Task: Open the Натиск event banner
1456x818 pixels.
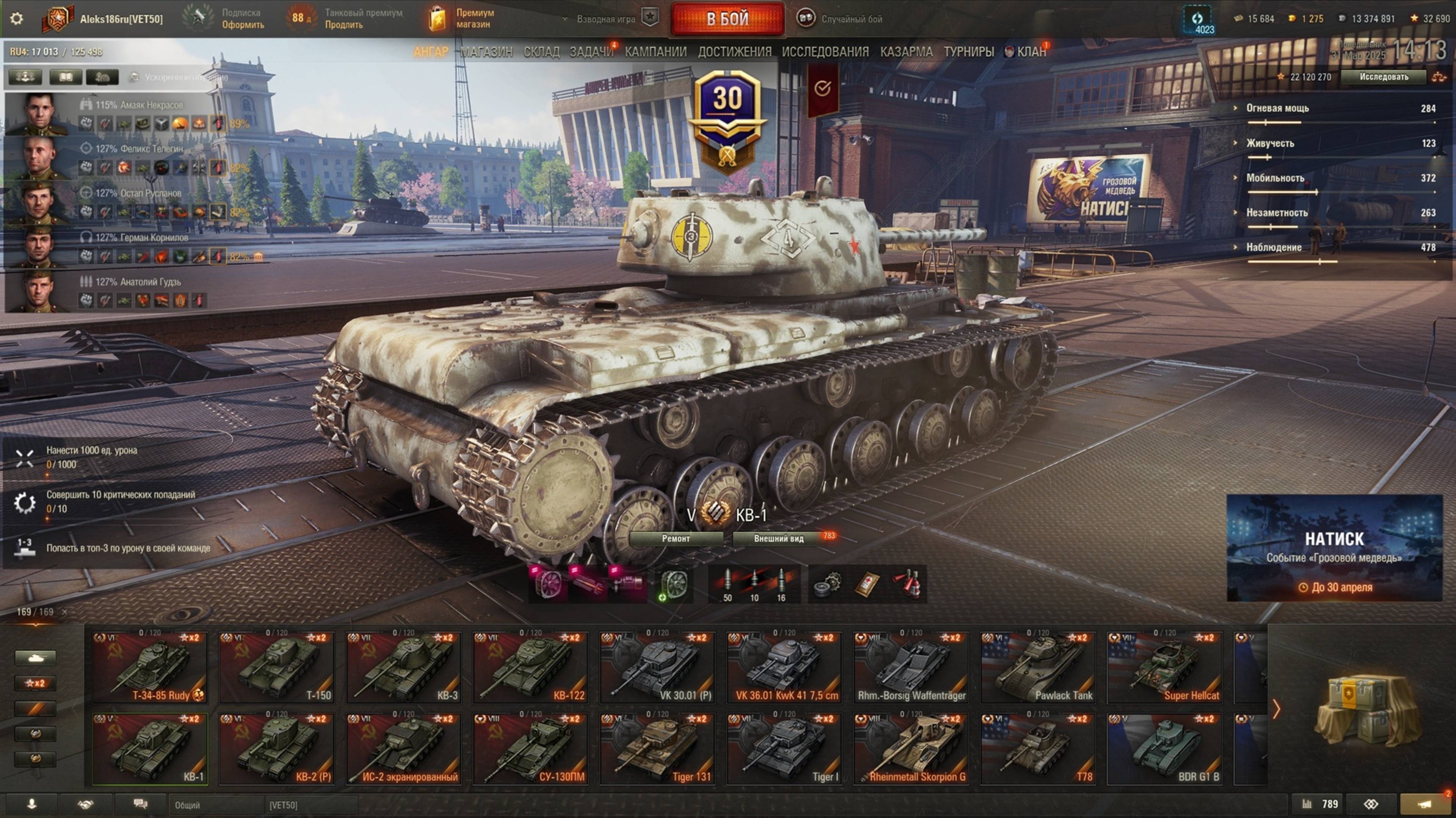Action: coord(1334,548)
